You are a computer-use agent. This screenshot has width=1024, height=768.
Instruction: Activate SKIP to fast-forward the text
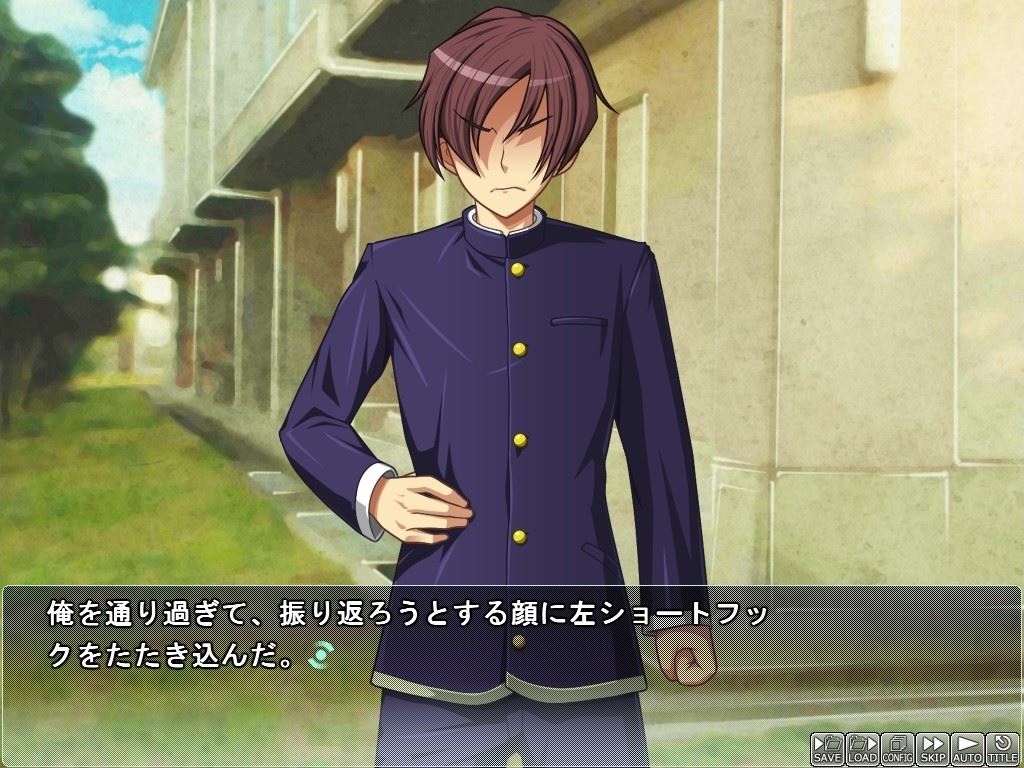click(x=932, y=749)
